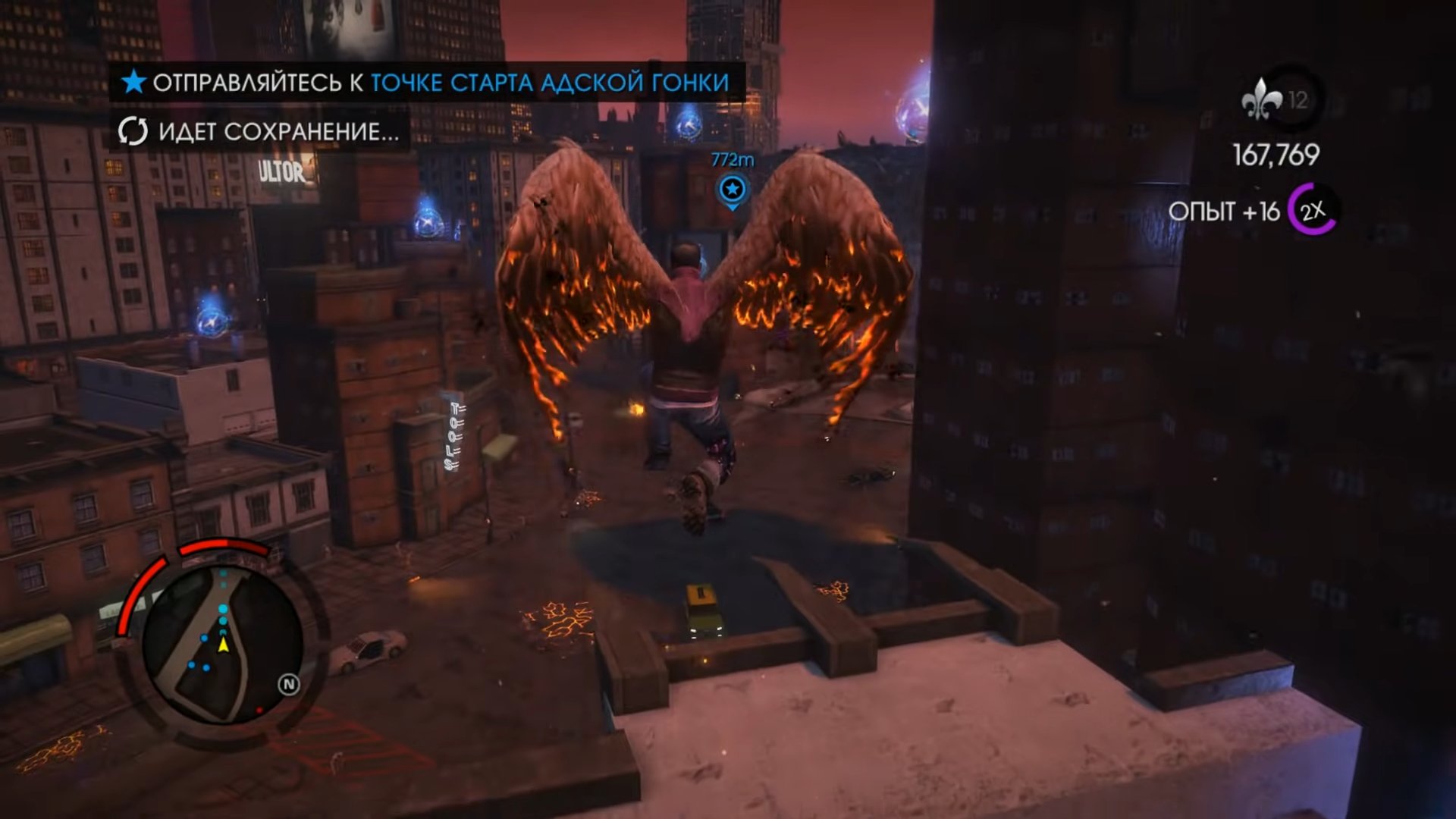Select the hell race objective tracker
This screenshot has height=819, width=1456.
426,82
